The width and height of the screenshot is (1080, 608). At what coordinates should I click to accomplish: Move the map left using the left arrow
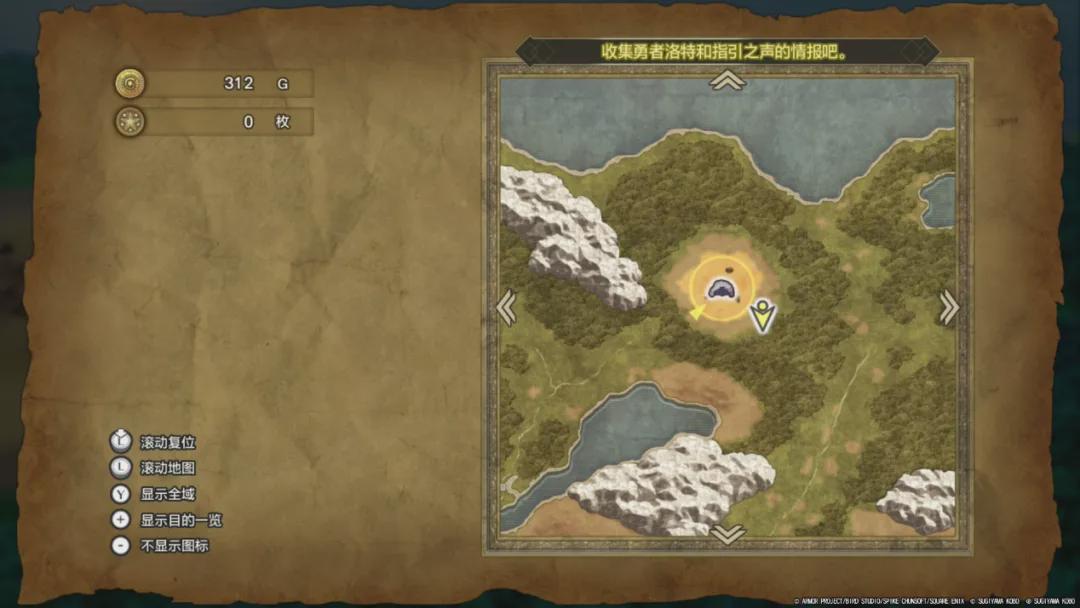coord(507,307)
